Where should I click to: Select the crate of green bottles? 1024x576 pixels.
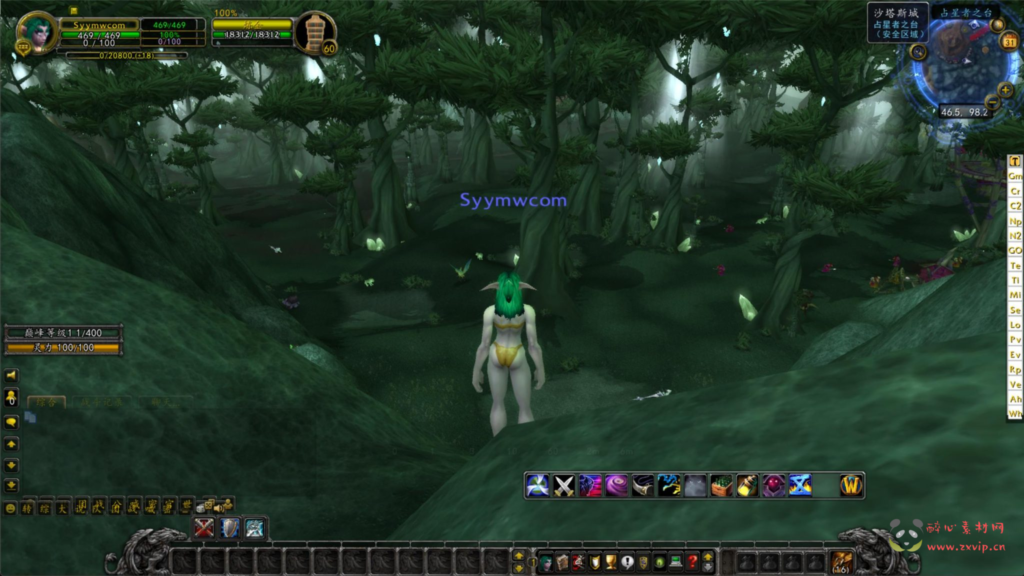click(x=722, y=486)
